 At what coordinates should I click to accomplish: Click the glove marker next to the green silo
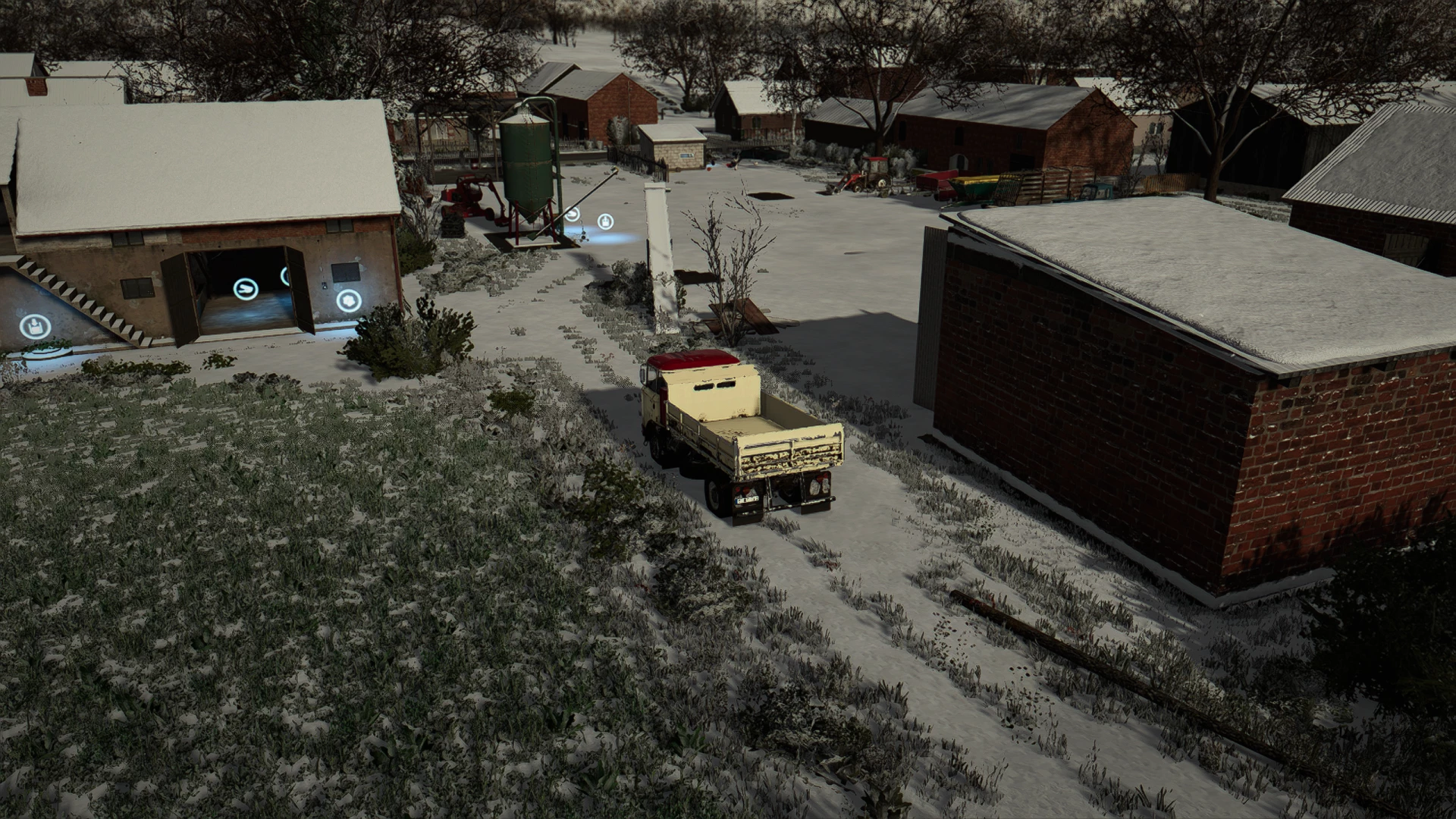[x=571, y=215]
